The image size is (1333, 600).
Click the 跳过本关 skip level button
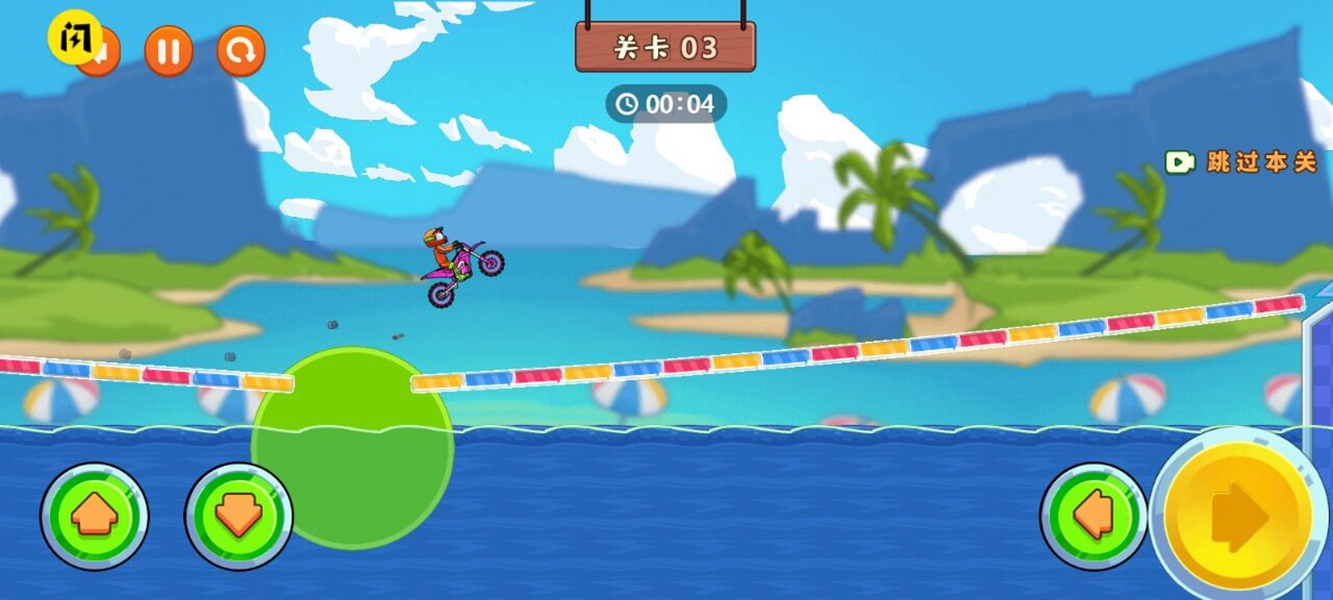point(1242,162)
